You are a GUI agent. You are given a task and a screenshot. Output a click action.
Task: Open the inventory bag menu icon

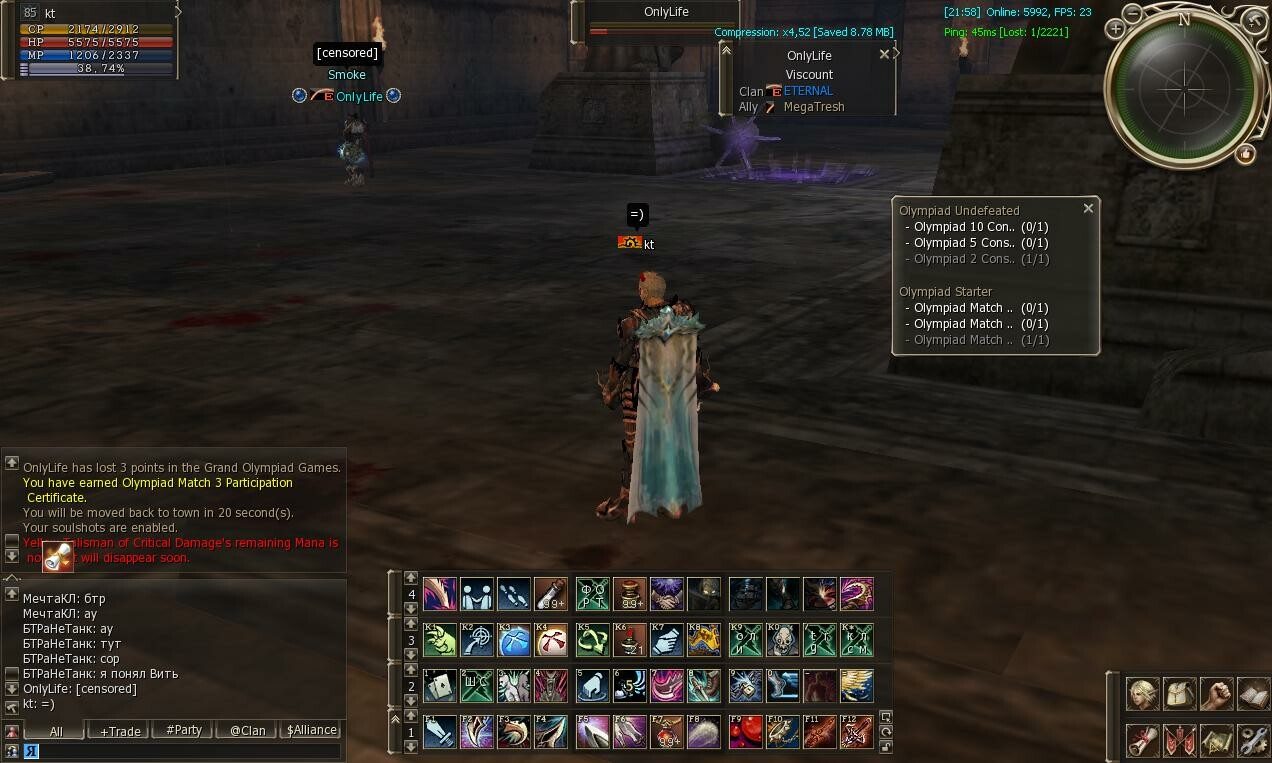[x=1180, y=693]
